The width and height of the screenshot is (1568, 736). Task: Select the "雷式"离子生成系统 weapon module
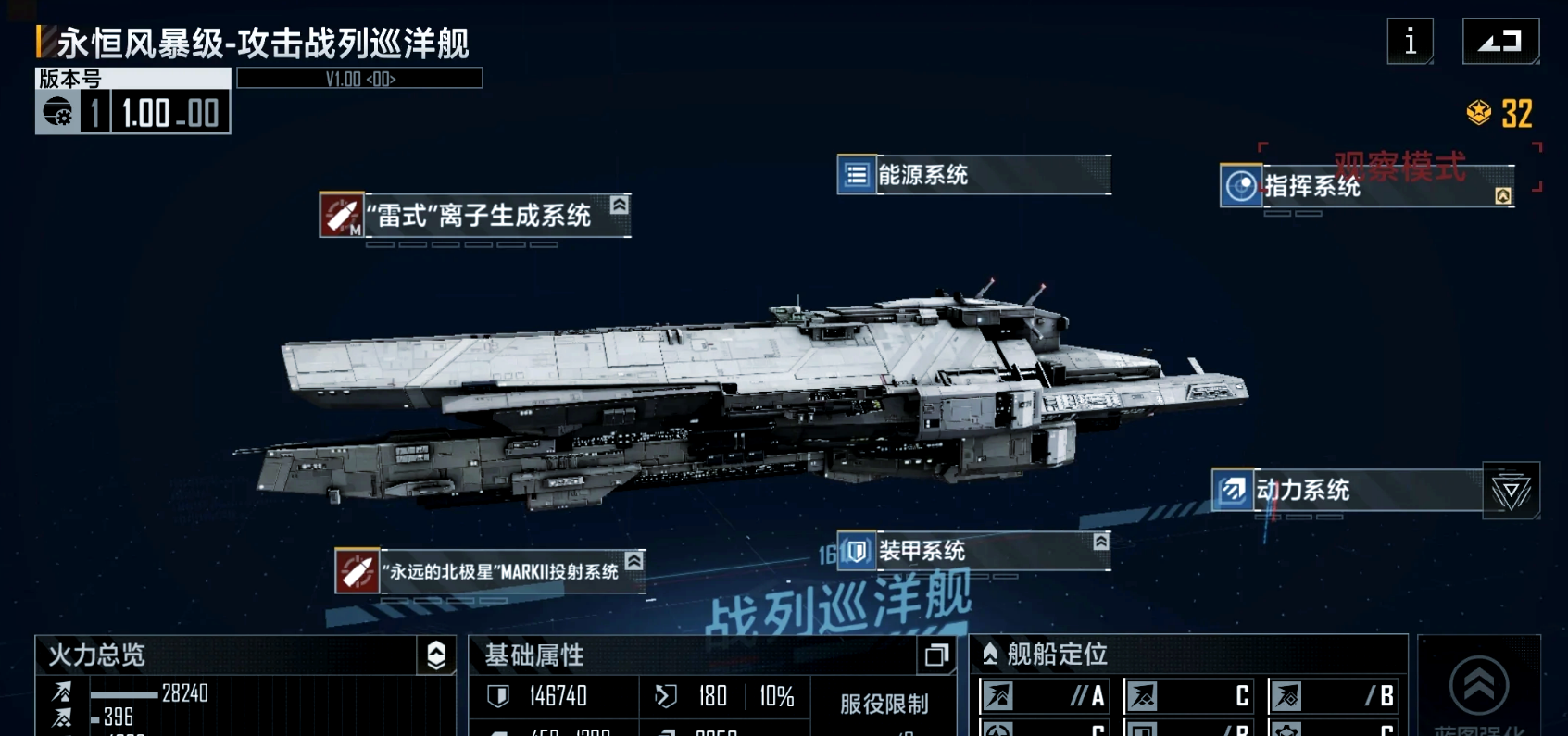point(476,215)
